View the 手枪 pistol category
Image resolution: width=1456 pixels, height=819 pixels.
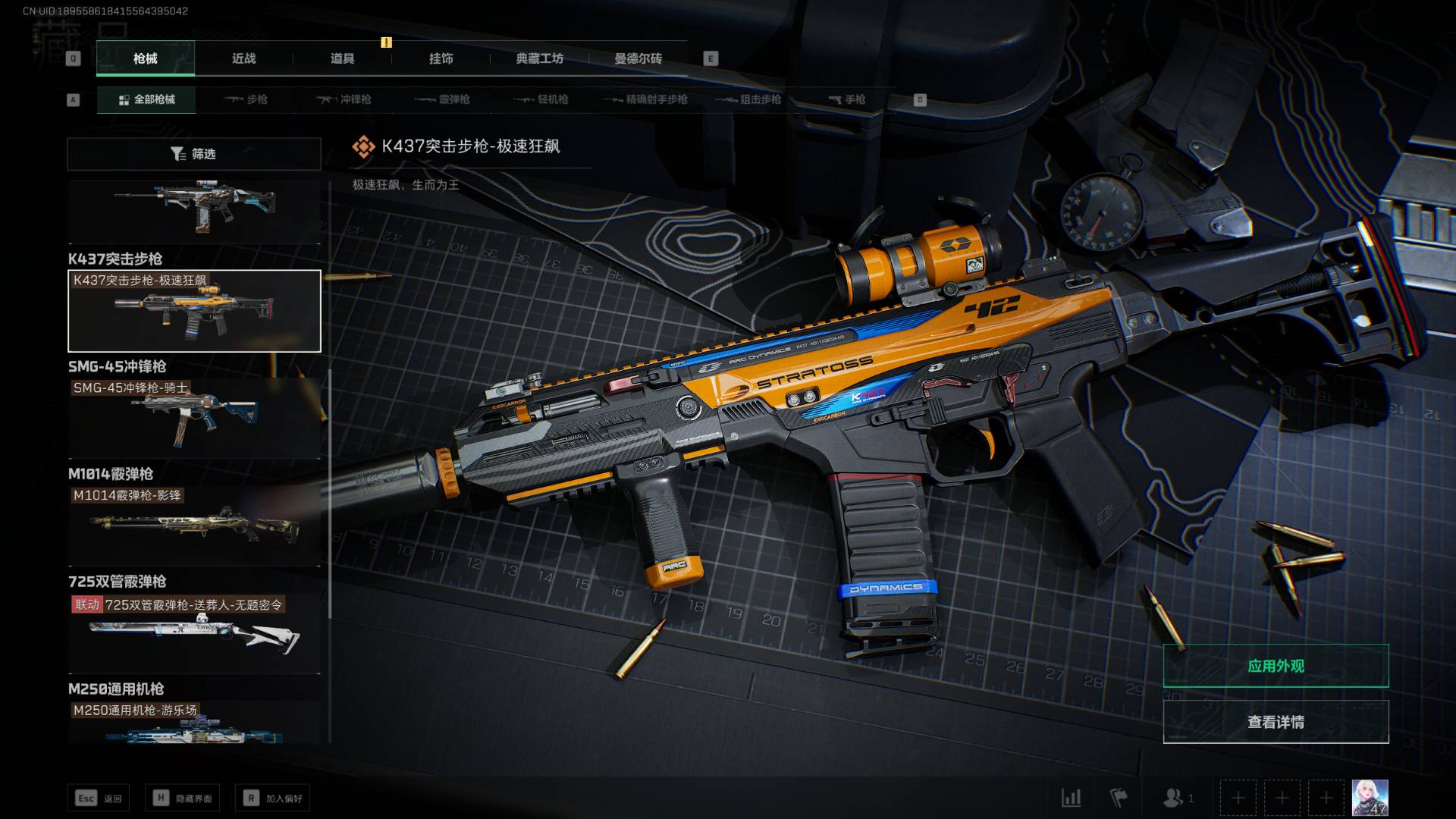click(x=846, y=99)
